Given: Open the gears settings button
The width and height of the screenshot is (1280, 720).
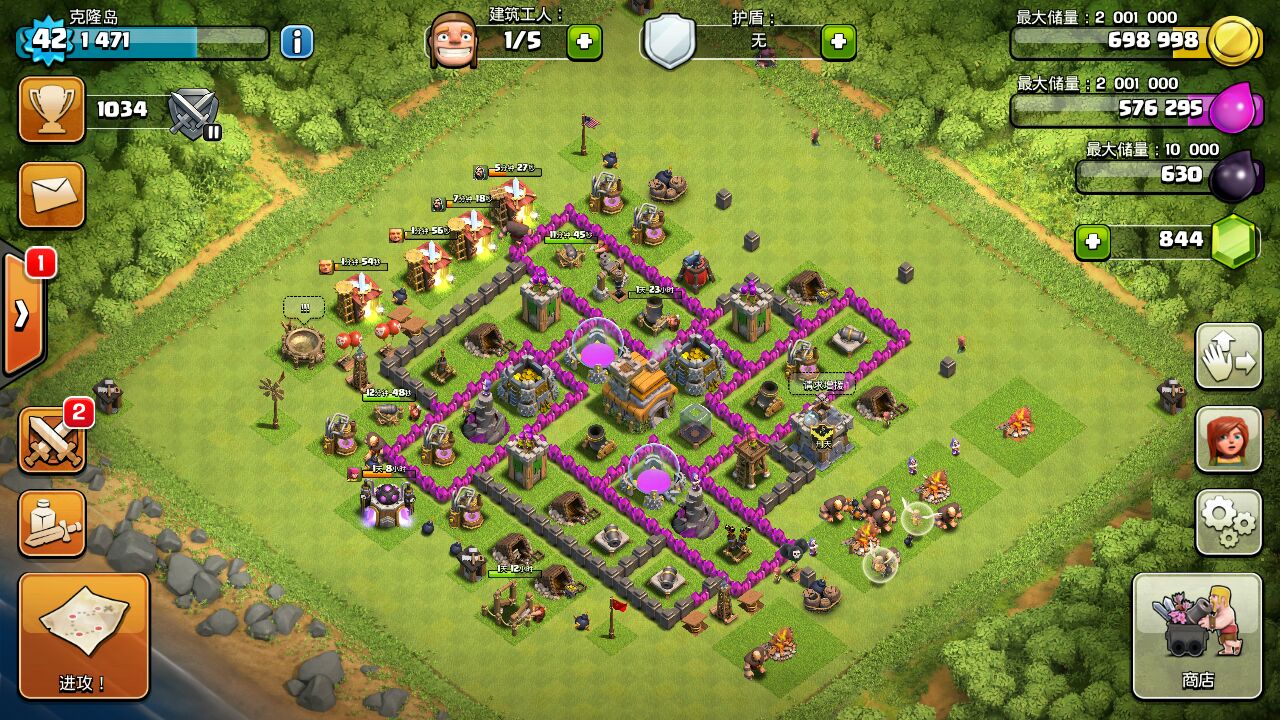Looking at the screenshot, I should click(1228, 522).
